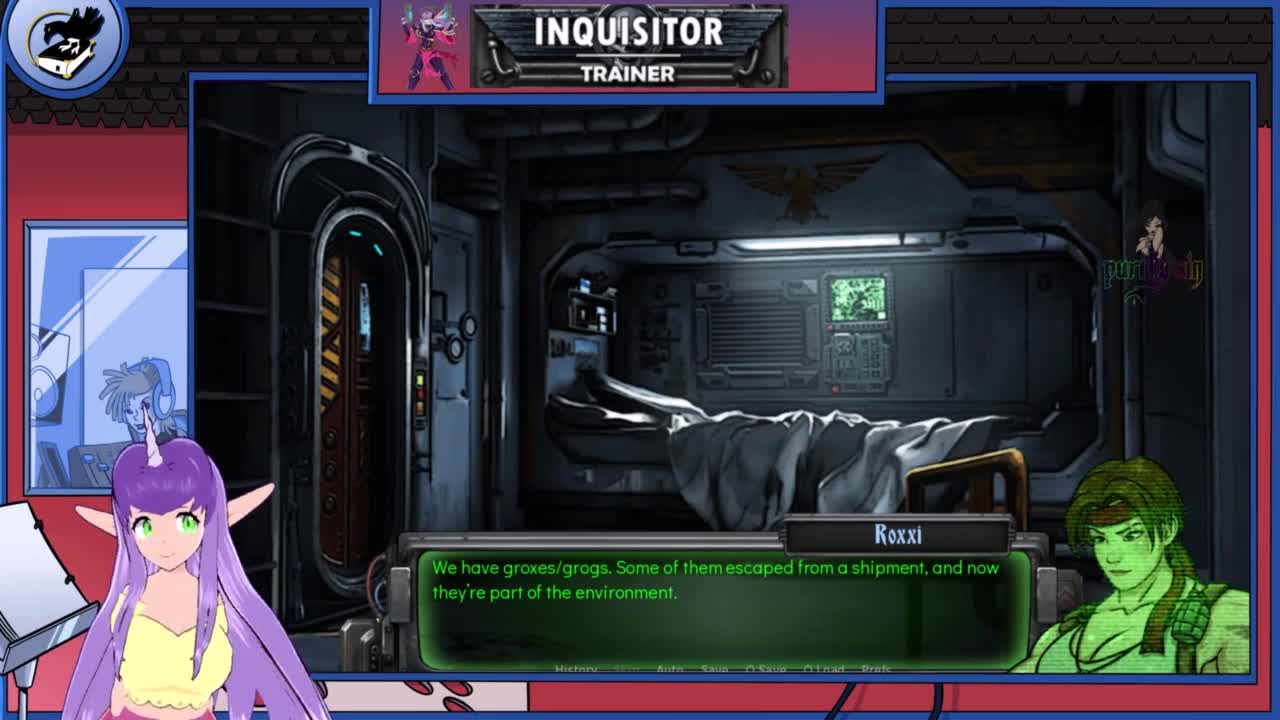Open the Prefs settings
The height and width of the screenshot is (720, 1280).
tap(876, 669)
